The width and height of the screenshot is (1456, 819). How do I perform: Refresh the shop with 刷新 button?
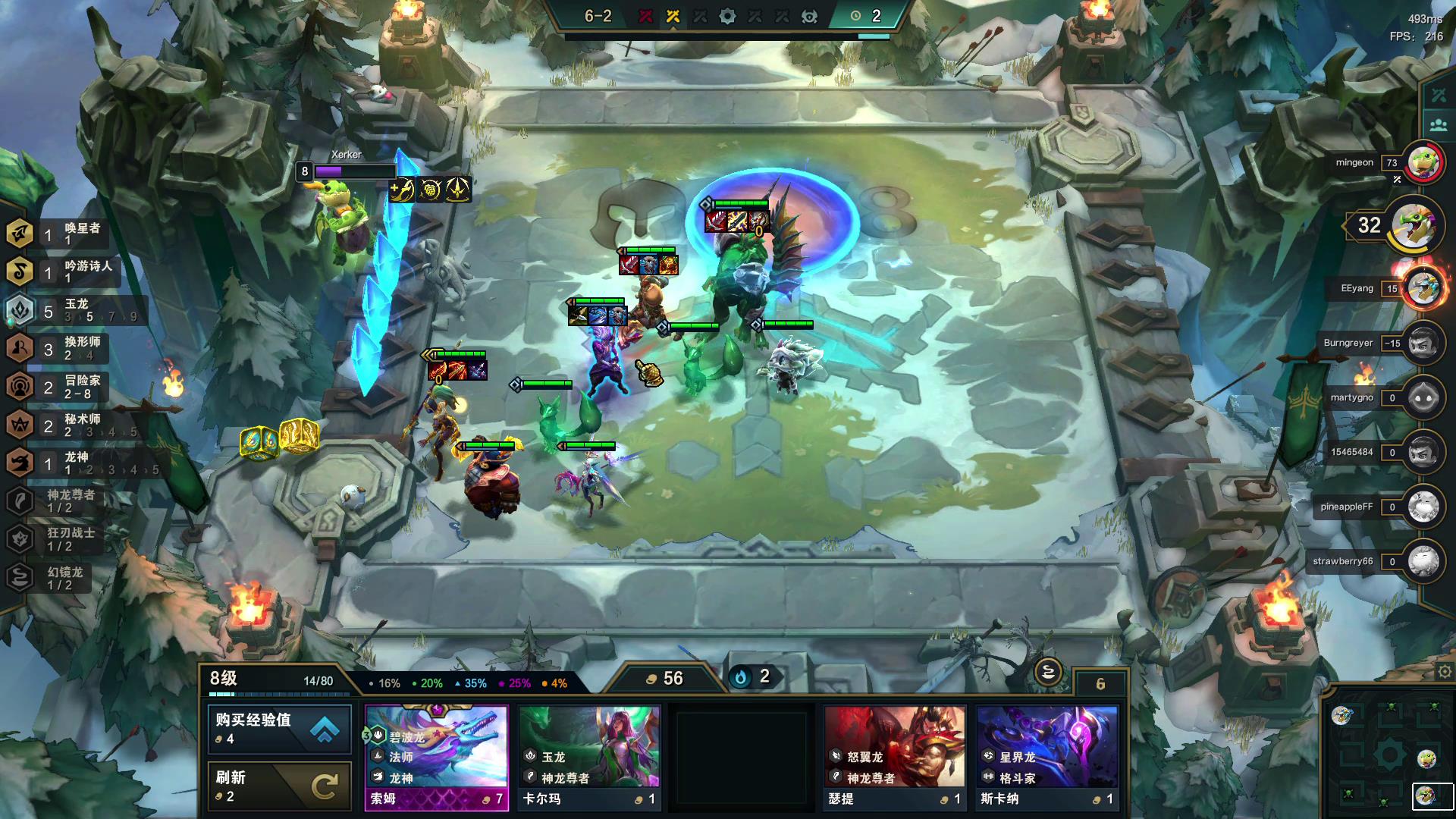(x=279, y=786)
